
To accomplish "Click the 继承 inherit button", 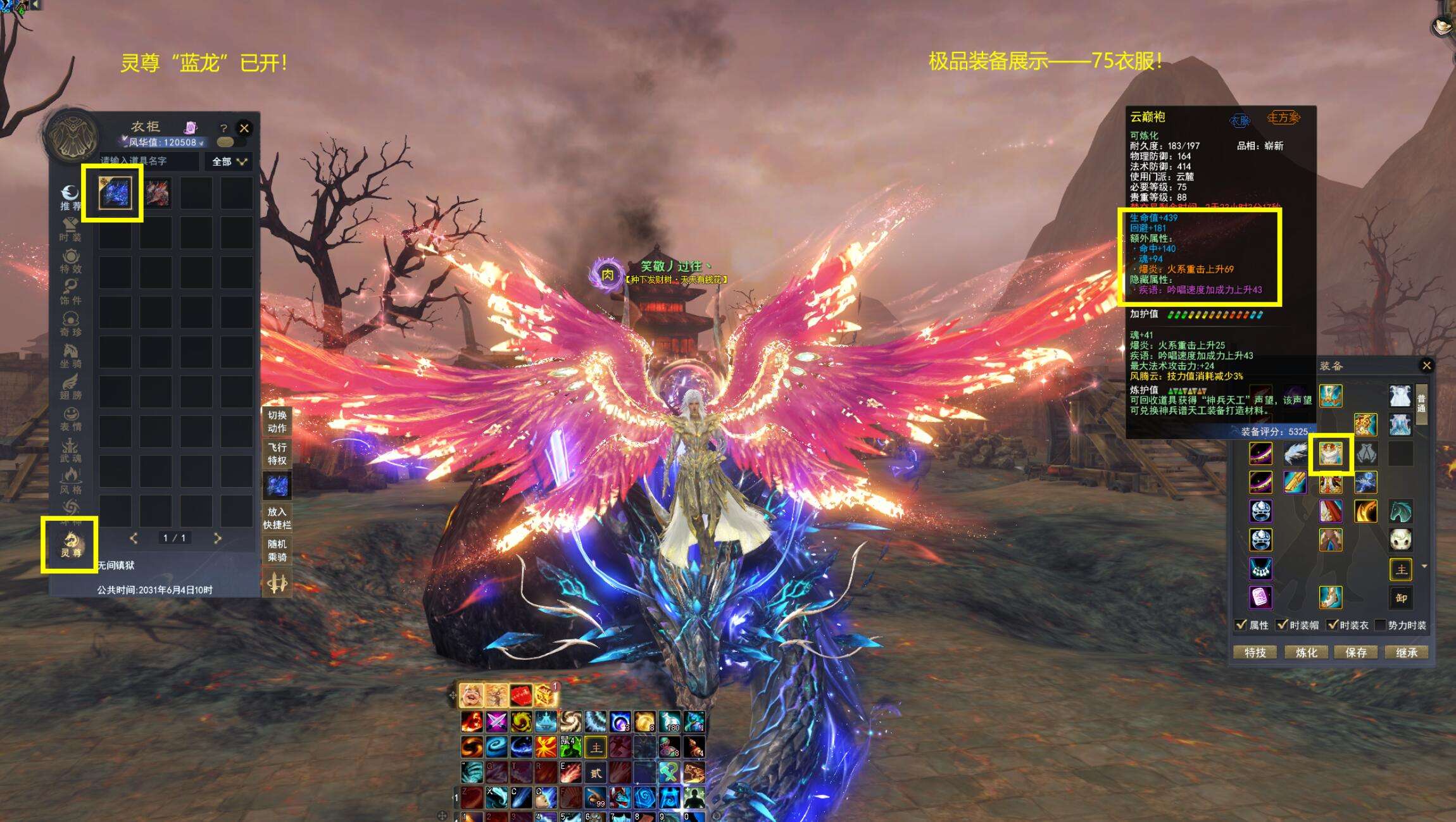I will 1406,652.
